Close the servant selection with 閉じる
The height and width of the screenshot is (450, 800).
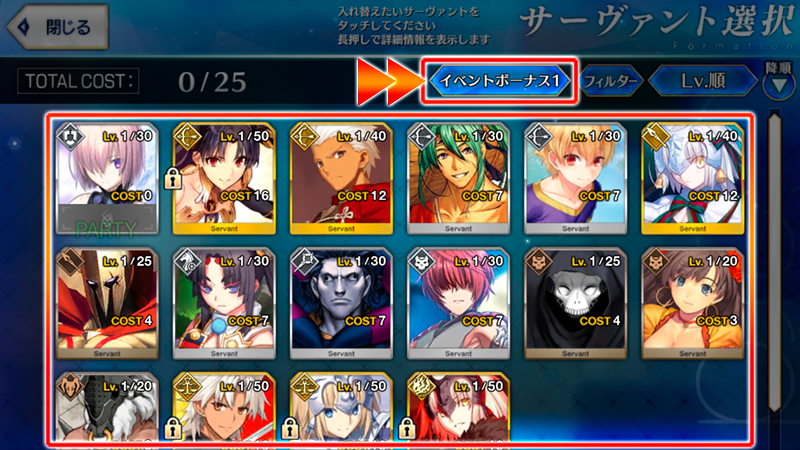[57, 27]
